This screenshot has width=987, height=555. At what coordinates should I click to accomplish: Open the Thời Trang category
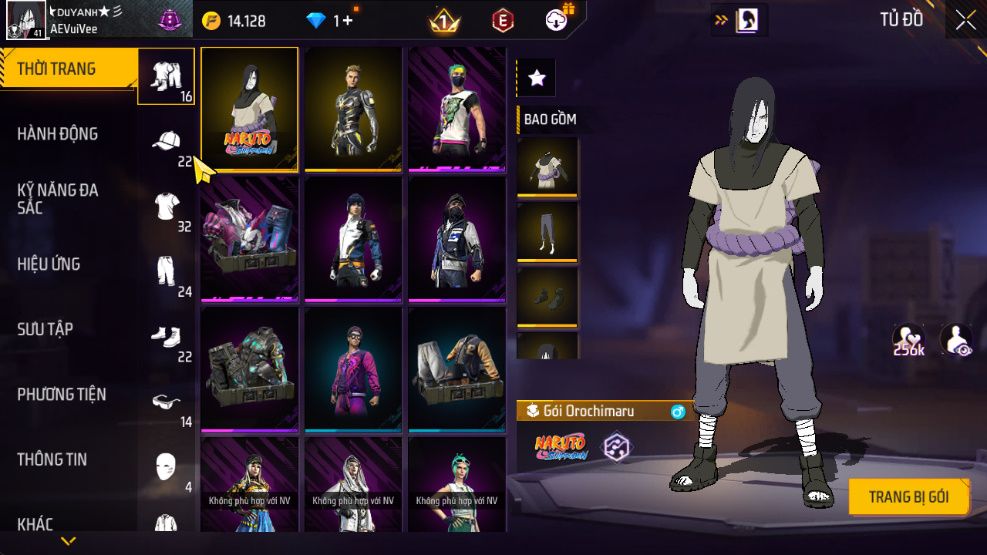pyautogui.click(x=57, y=69)
